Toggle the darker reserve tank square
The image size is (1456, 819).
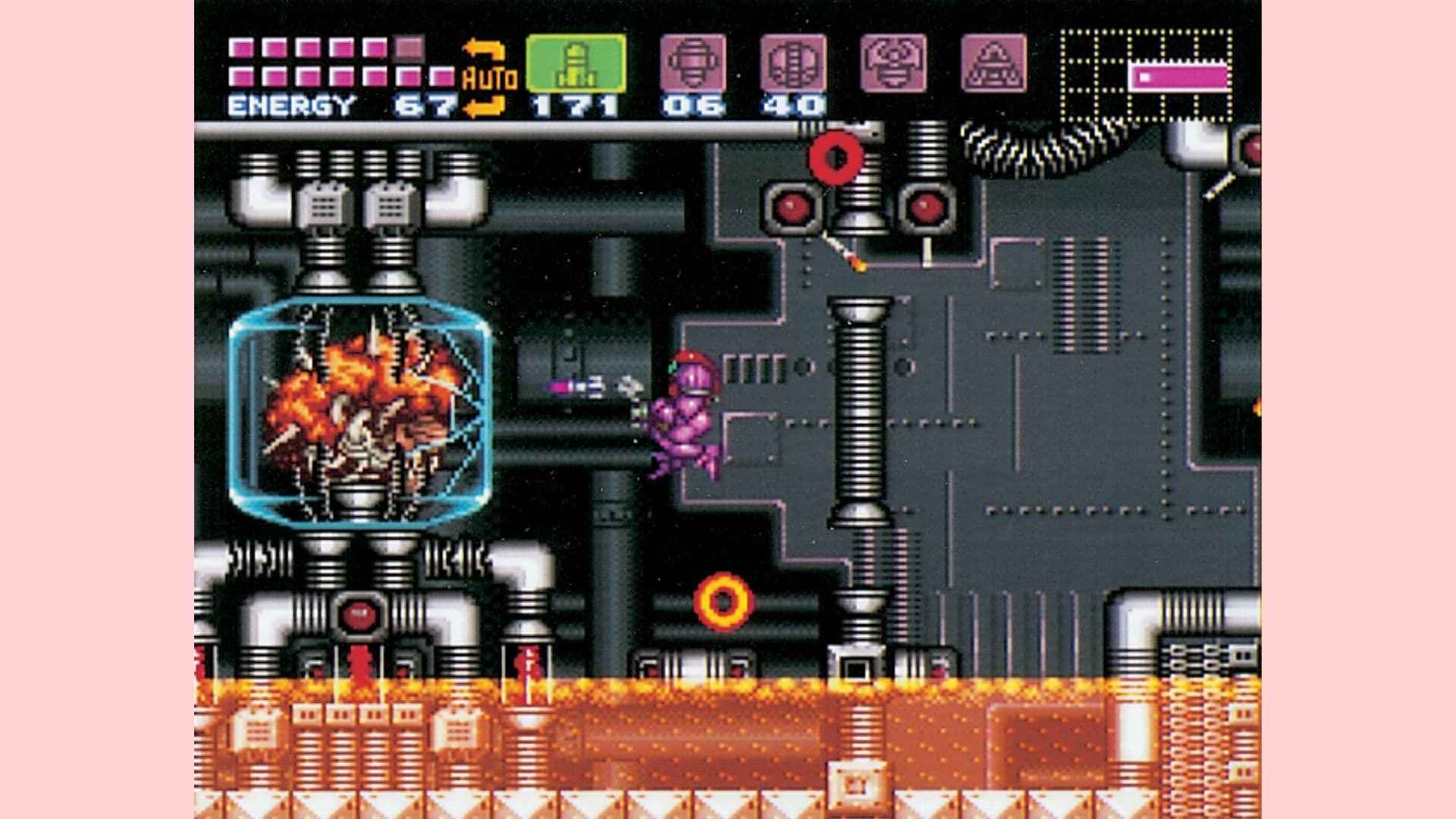point(410,49)
